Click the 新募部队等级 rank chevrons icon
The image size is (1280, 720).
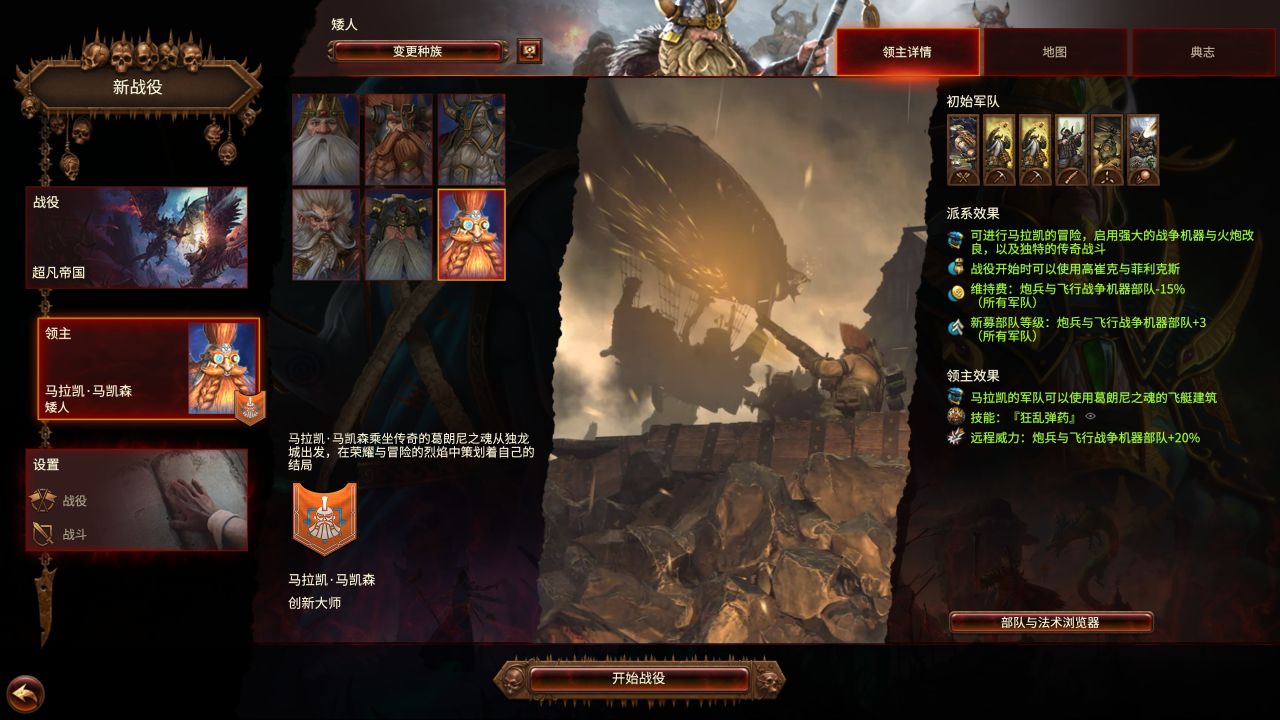click(955, 324)
